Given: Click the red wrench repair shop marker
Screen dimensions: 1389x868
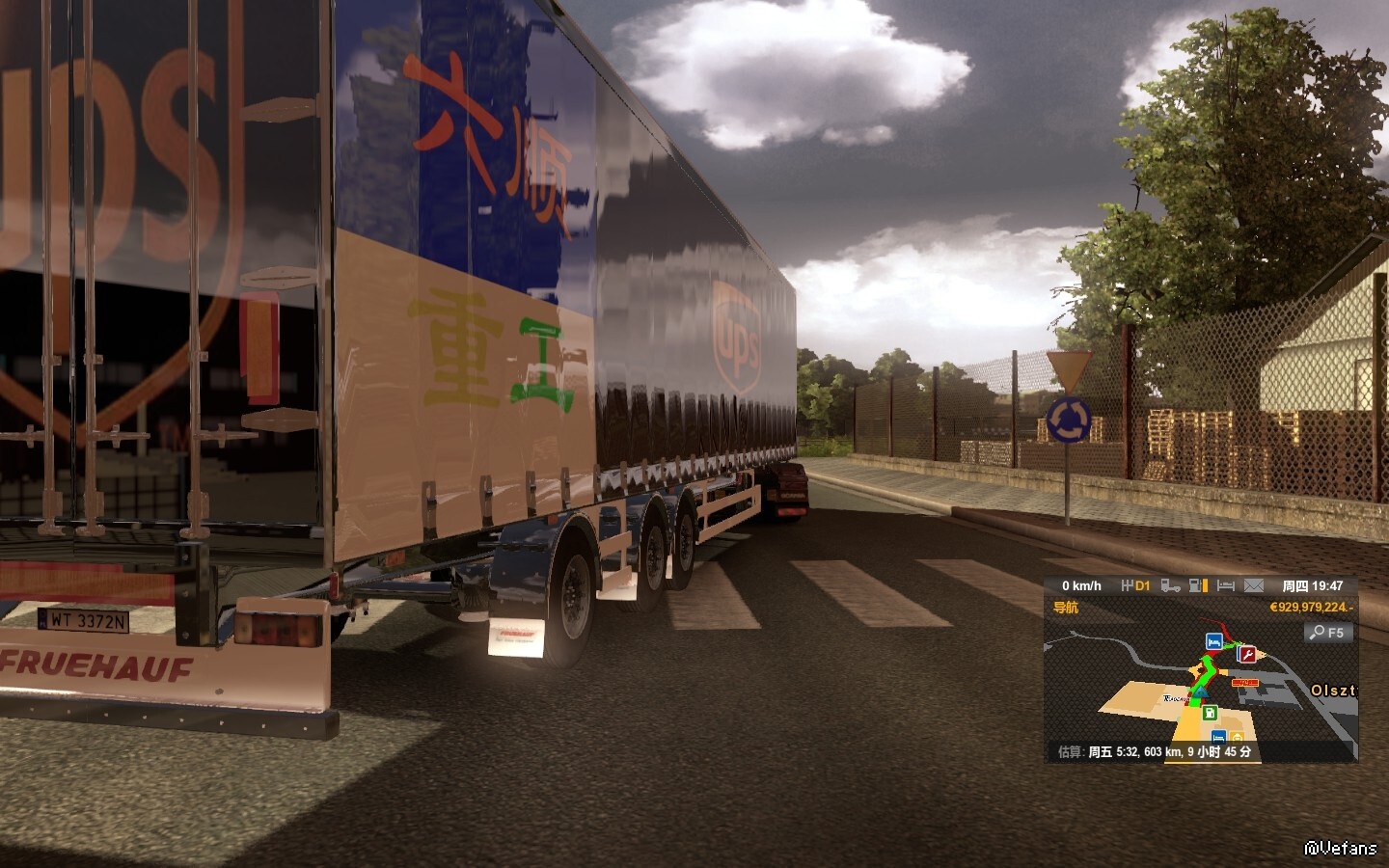Looking at the screenshot, I should pyautogui.click(x=1247, y=655).
